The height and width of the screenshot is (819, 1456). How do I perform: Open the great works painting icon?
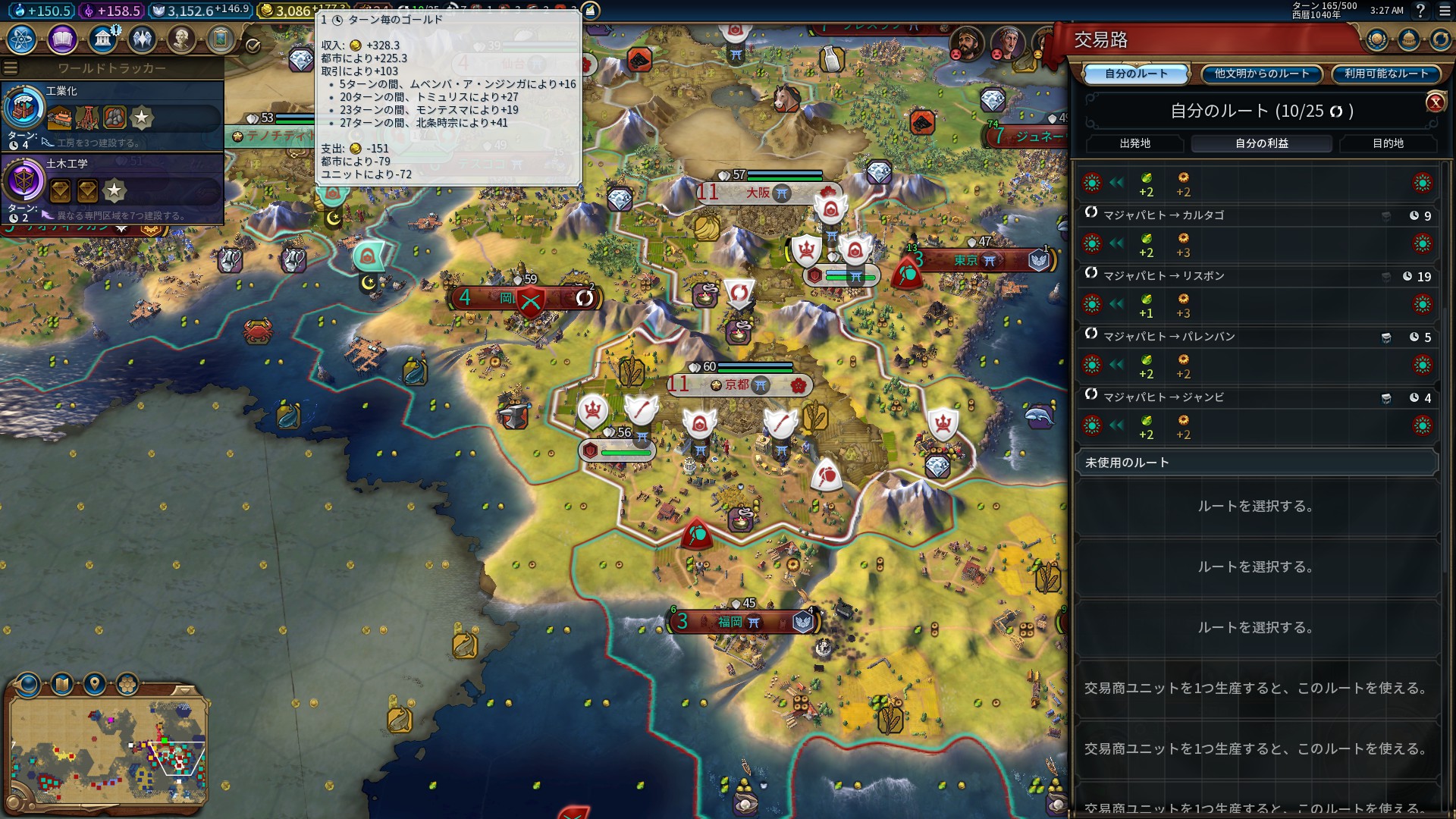(221, 39)
